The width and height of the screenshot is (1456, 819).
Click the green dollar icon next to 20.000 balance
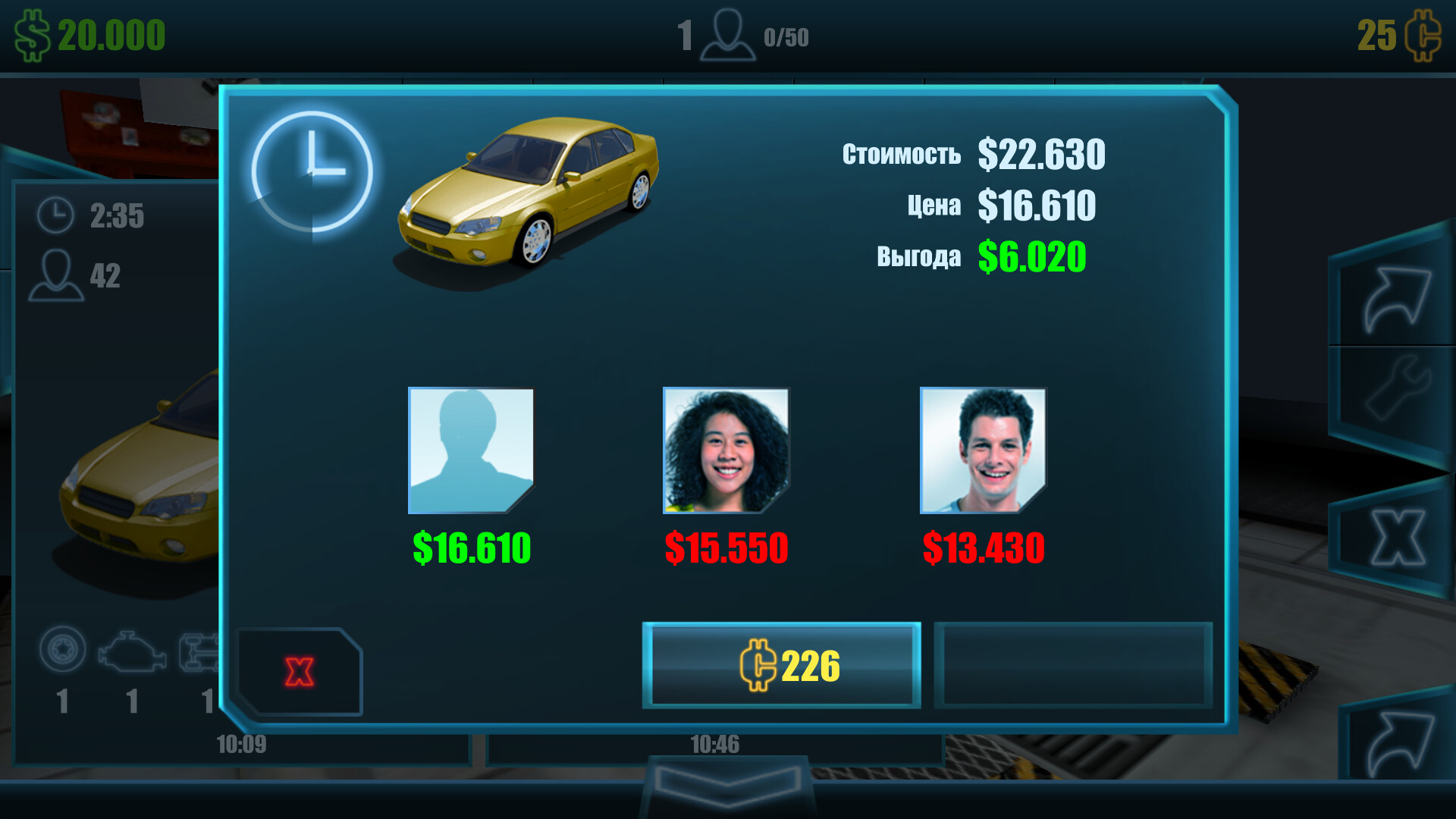(x=32, y=34)
